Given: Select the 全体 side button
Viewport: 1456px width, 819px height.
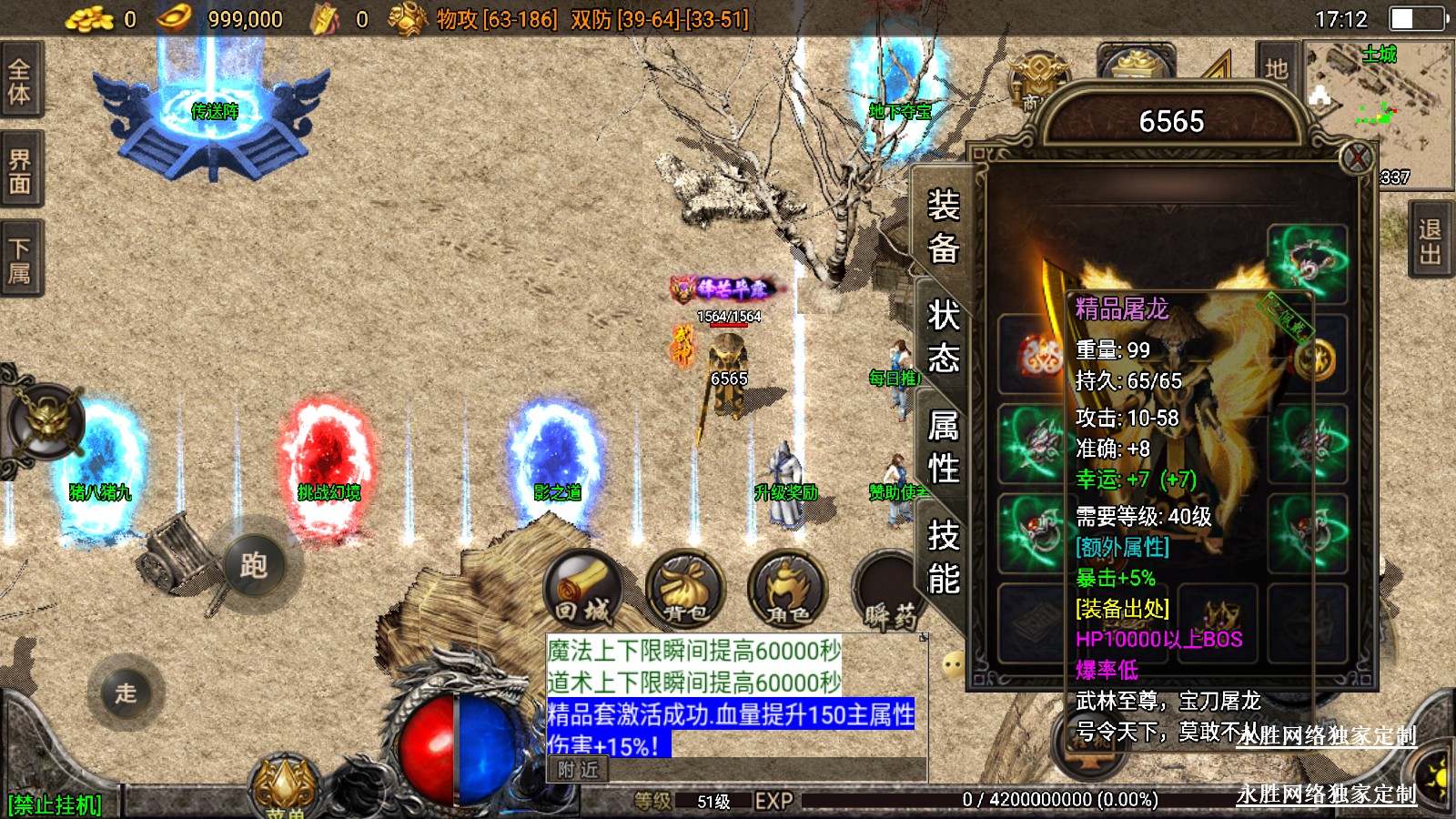Looking at the screenshot, I should (x=20, y=80).
